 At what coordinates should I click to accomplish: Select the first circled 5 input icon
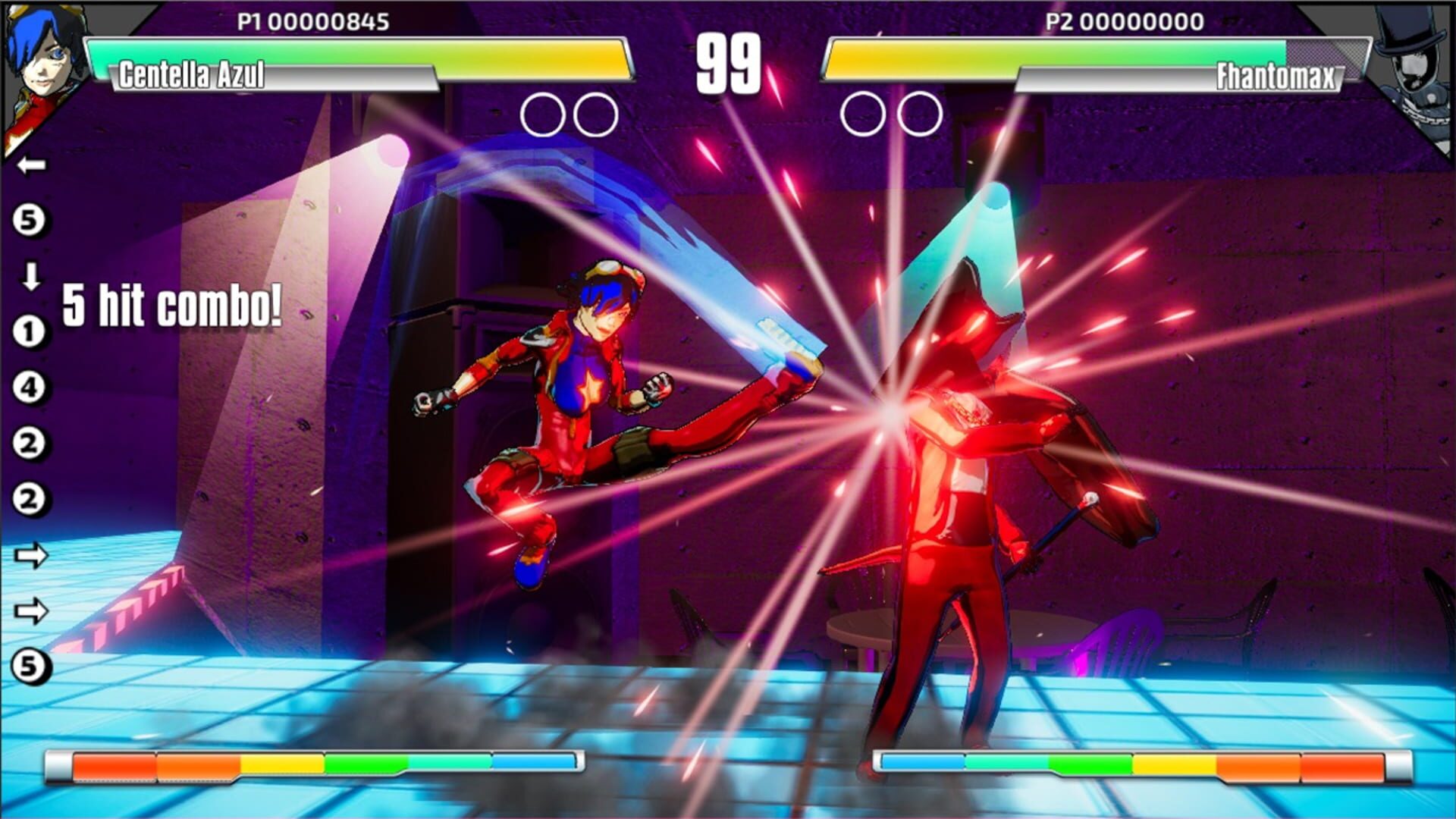[x=30, y=220]
